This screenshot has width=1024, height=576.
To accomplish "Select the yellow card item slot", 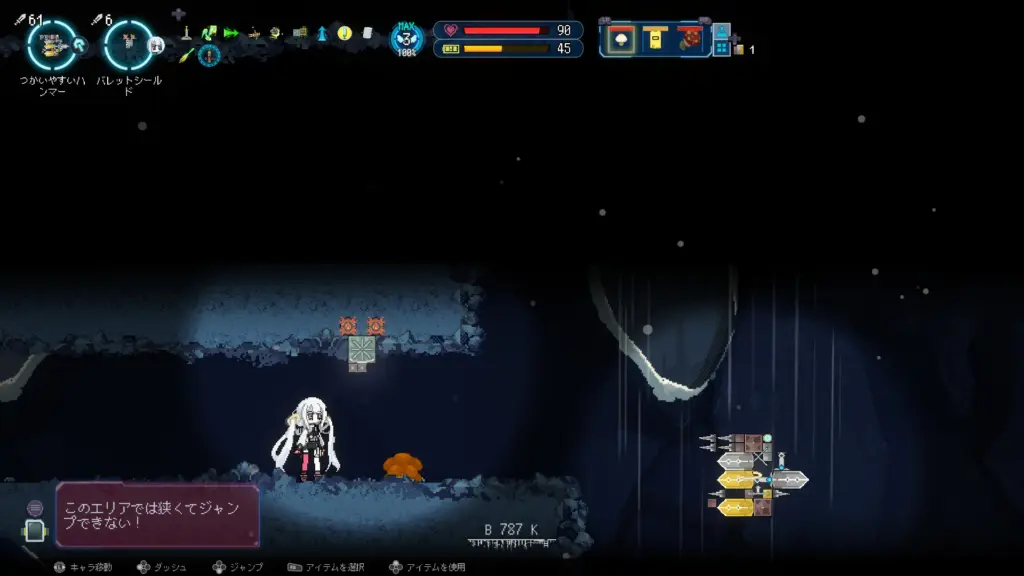I will pyautogui.click(x=655, y=39).
